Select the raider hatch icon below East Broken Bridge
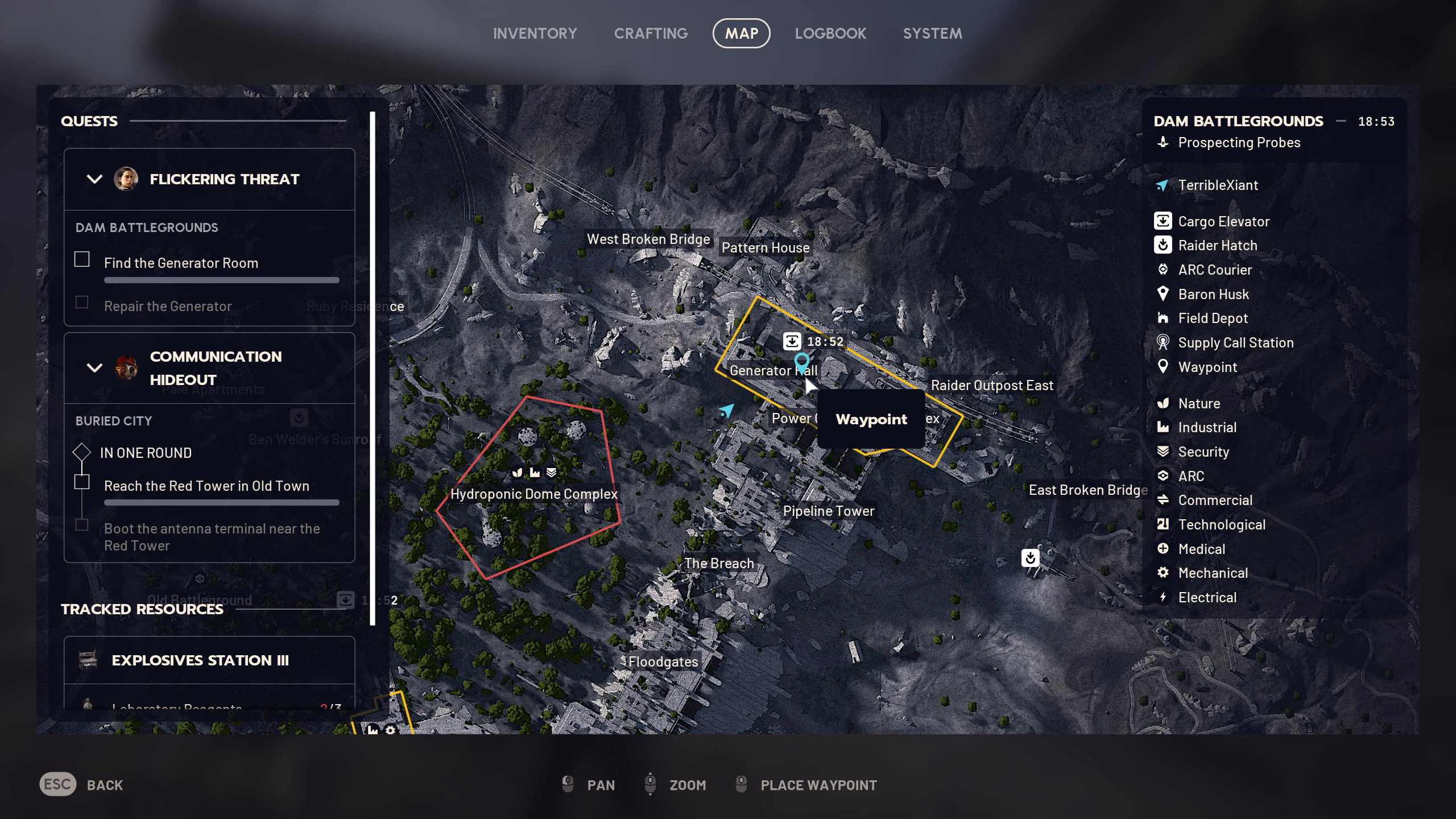The height and width of the screenshot is (819, 1456). [1030, 558]
